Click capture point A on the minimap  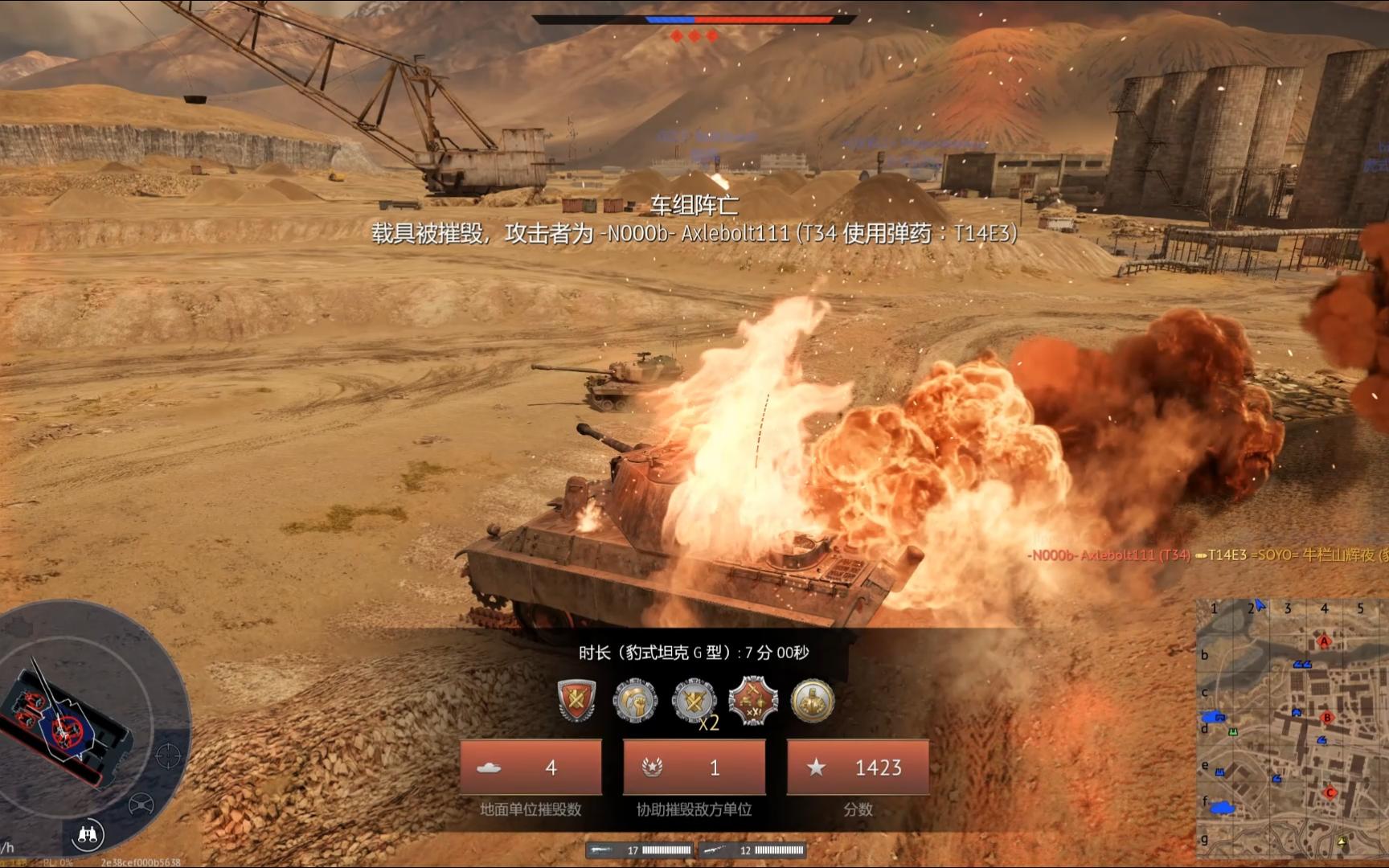click(1324, 641)
